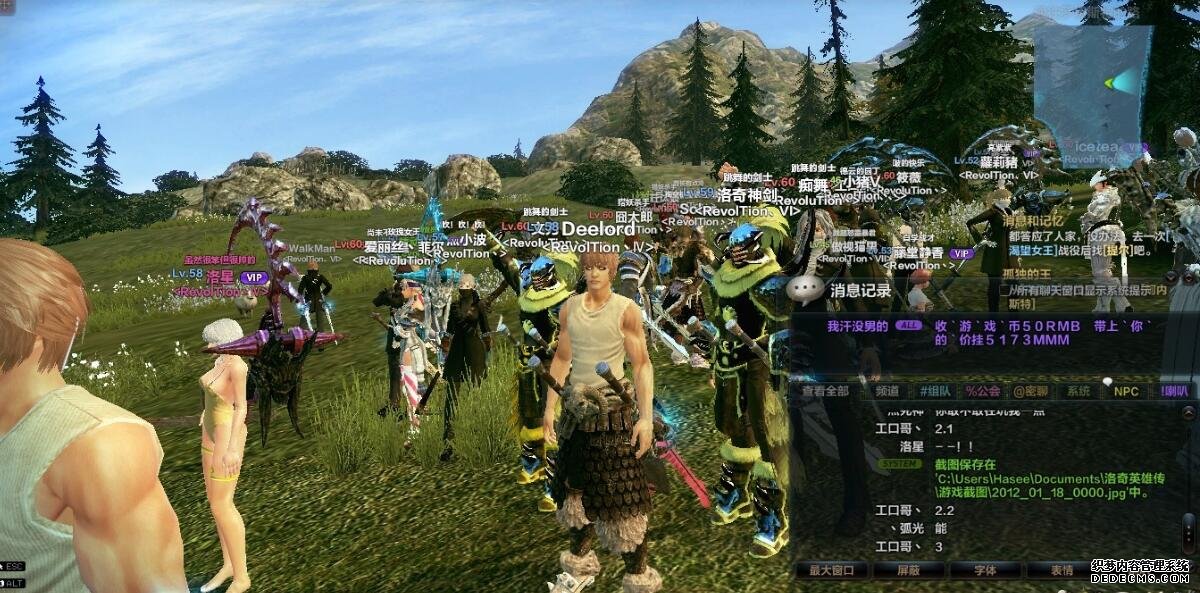
Task: Choose the 字体 font button
Action: pyautogui.click(x=986, y=570)
